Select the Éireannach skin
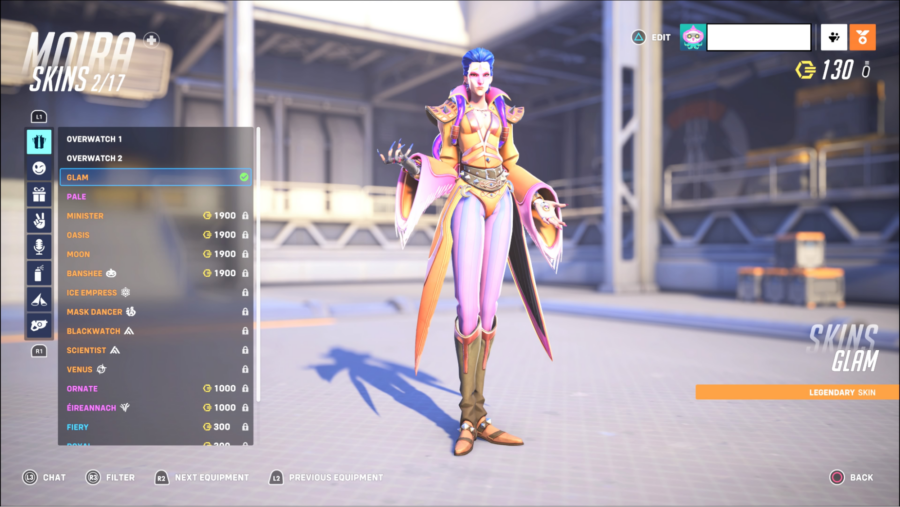This screenshot has height=507, width=900. pos(155,408)
